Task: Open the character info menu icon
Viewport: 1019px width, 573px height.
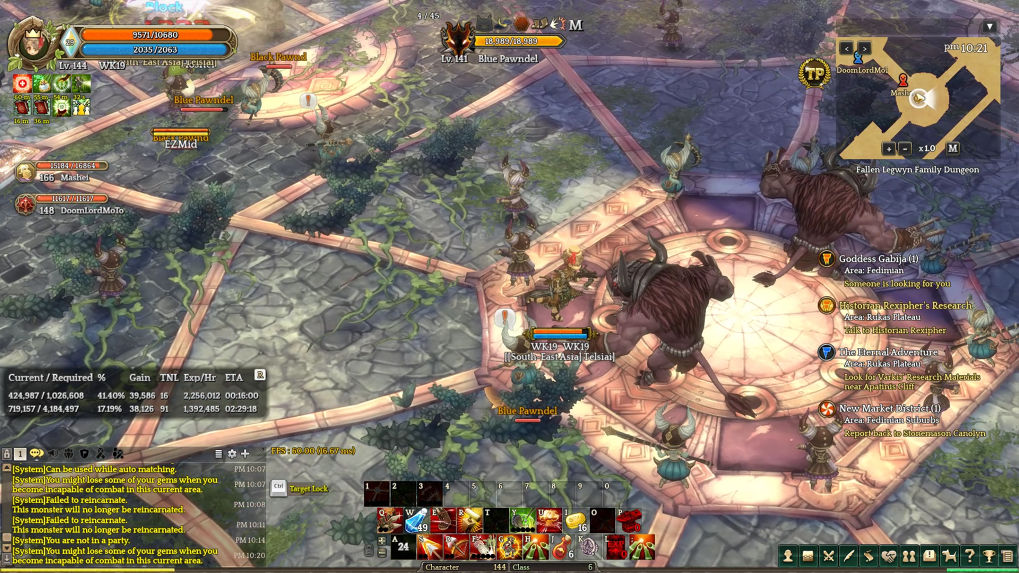Action: point(788,556)
